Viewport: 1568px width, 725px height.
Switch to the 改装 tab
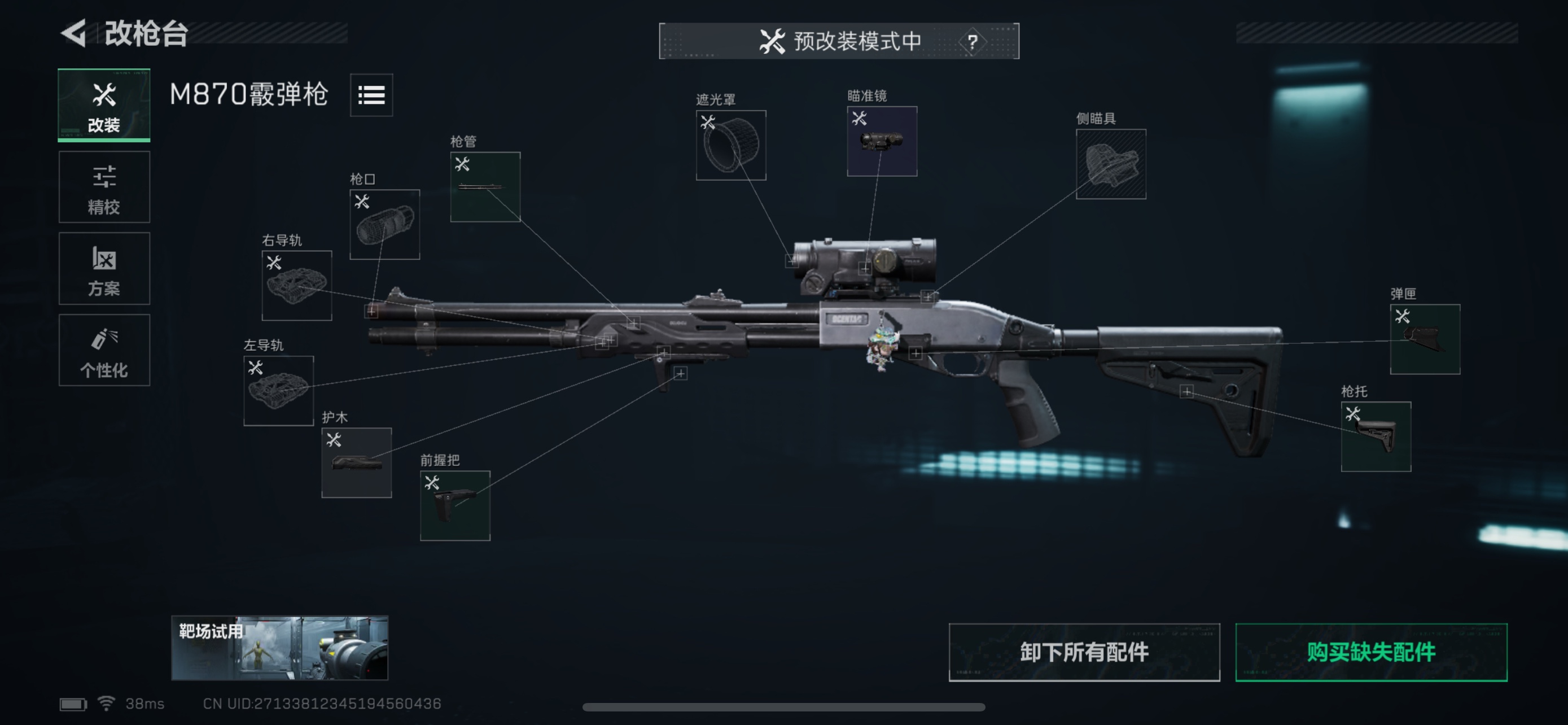(x=104, y=104)
